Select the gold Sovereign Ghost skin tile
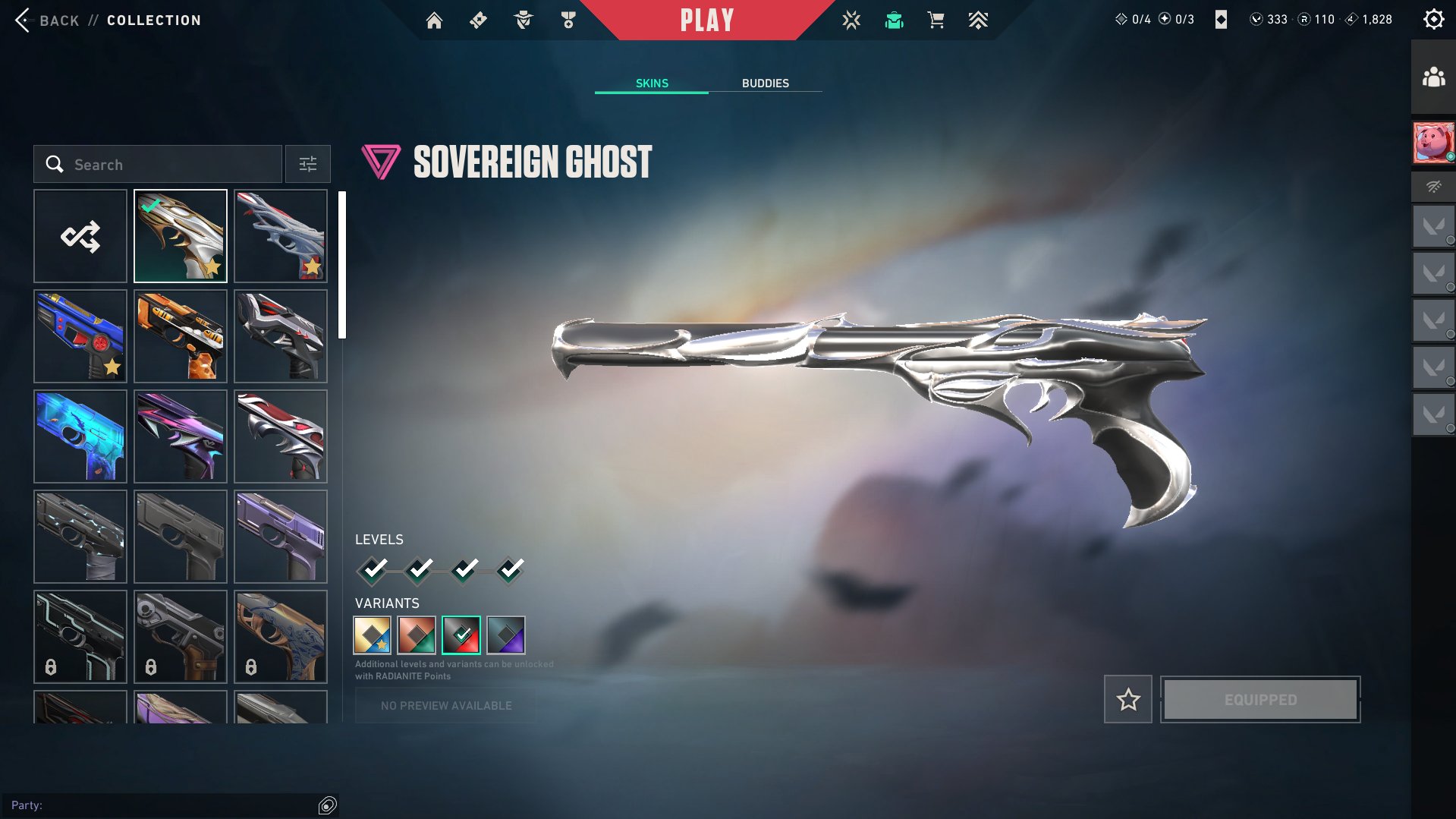The width and height of the screenshot is (1456, 819). (x=181, y=237)
